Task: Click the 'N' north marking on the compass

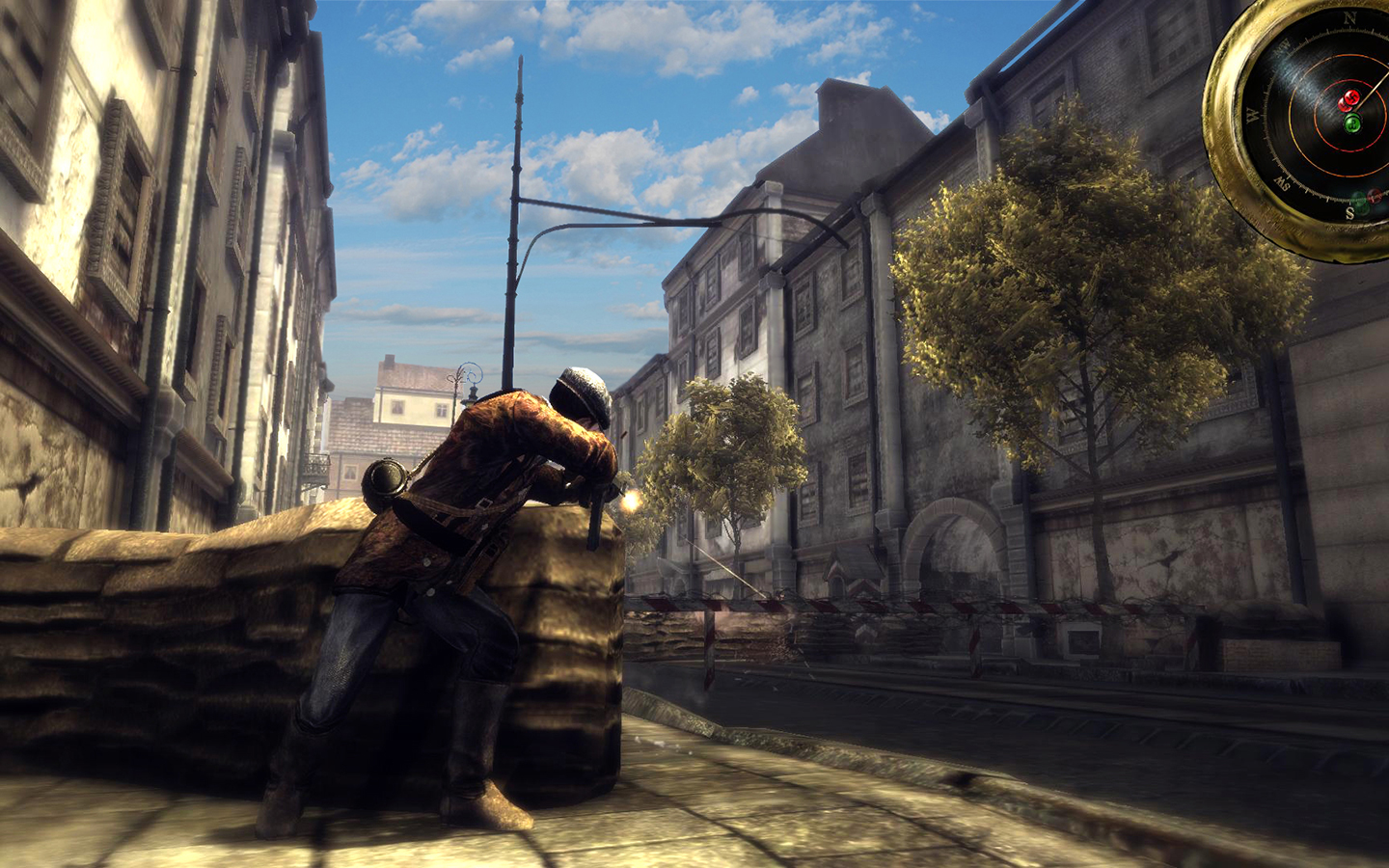Action: click(x=1348, y=16)
